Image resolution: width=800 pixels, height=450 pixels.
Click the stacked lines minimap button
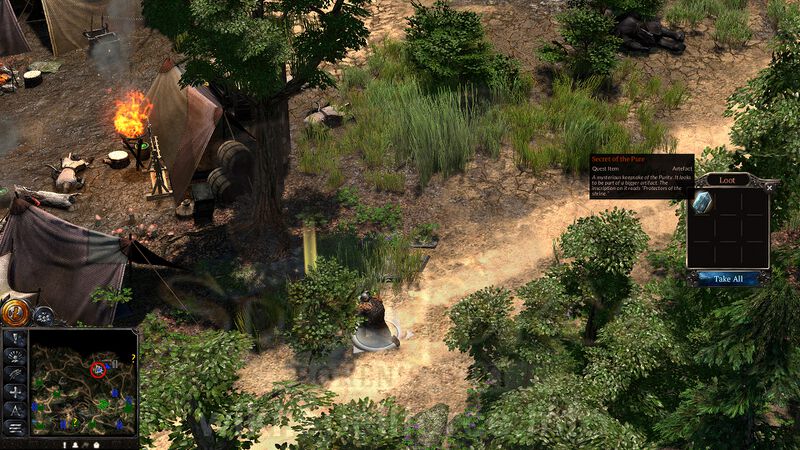15,428
